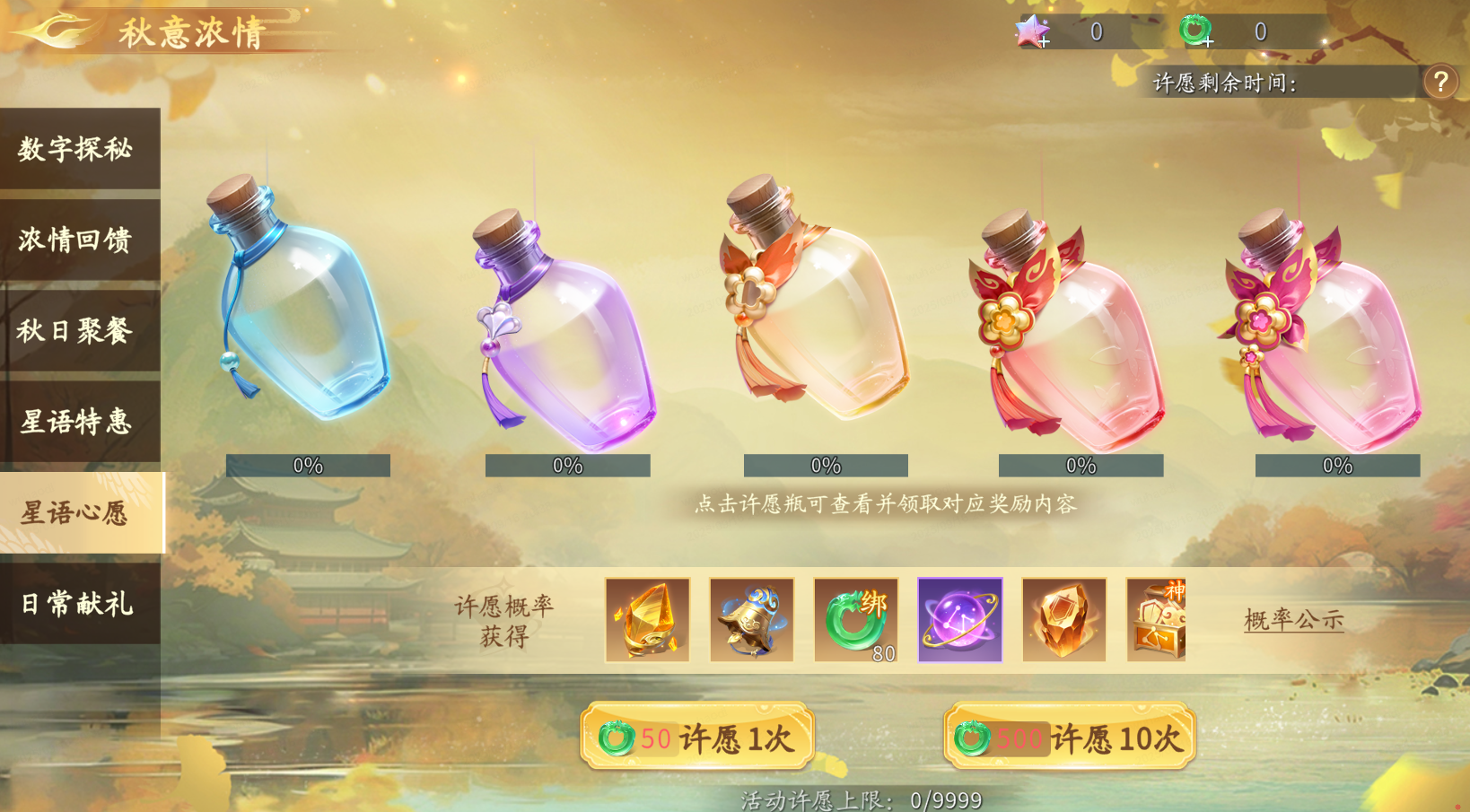Open the help question mark button
The image size is (1470, 812).
click(1442, 82)
